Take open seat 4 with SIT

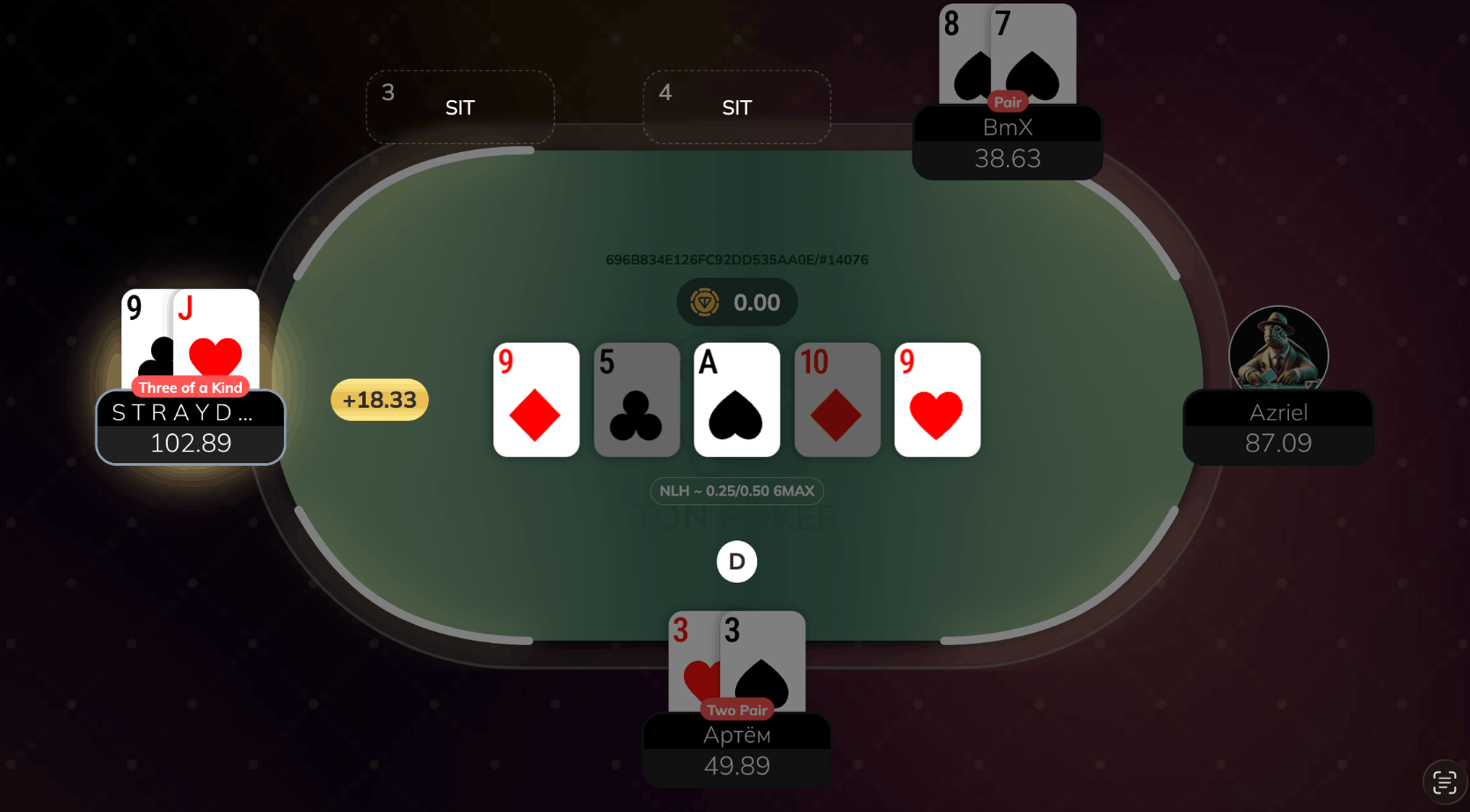tap(736, 106)
